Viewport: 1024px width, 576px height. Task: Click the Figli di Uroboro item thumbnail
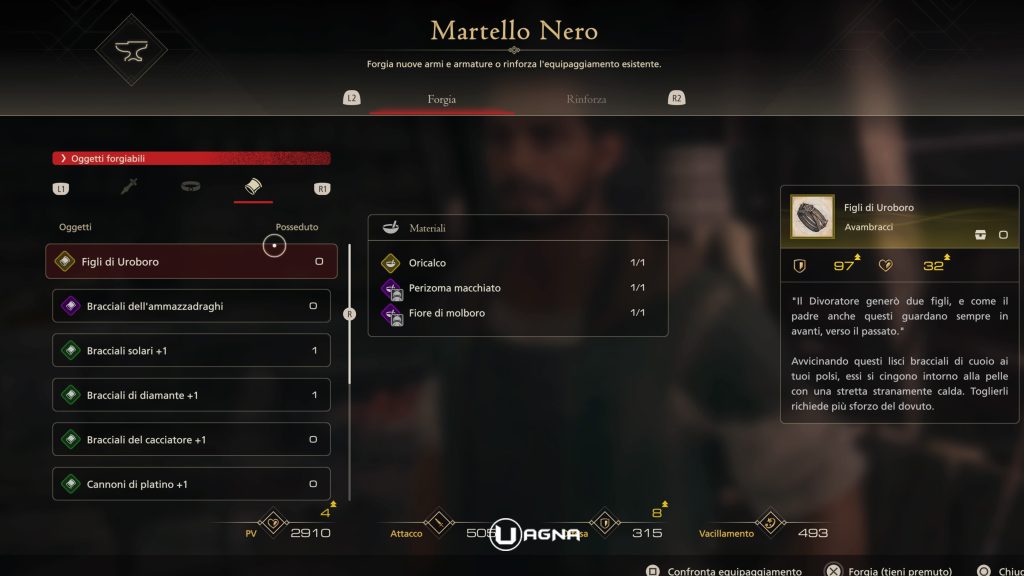click(812, 216)
